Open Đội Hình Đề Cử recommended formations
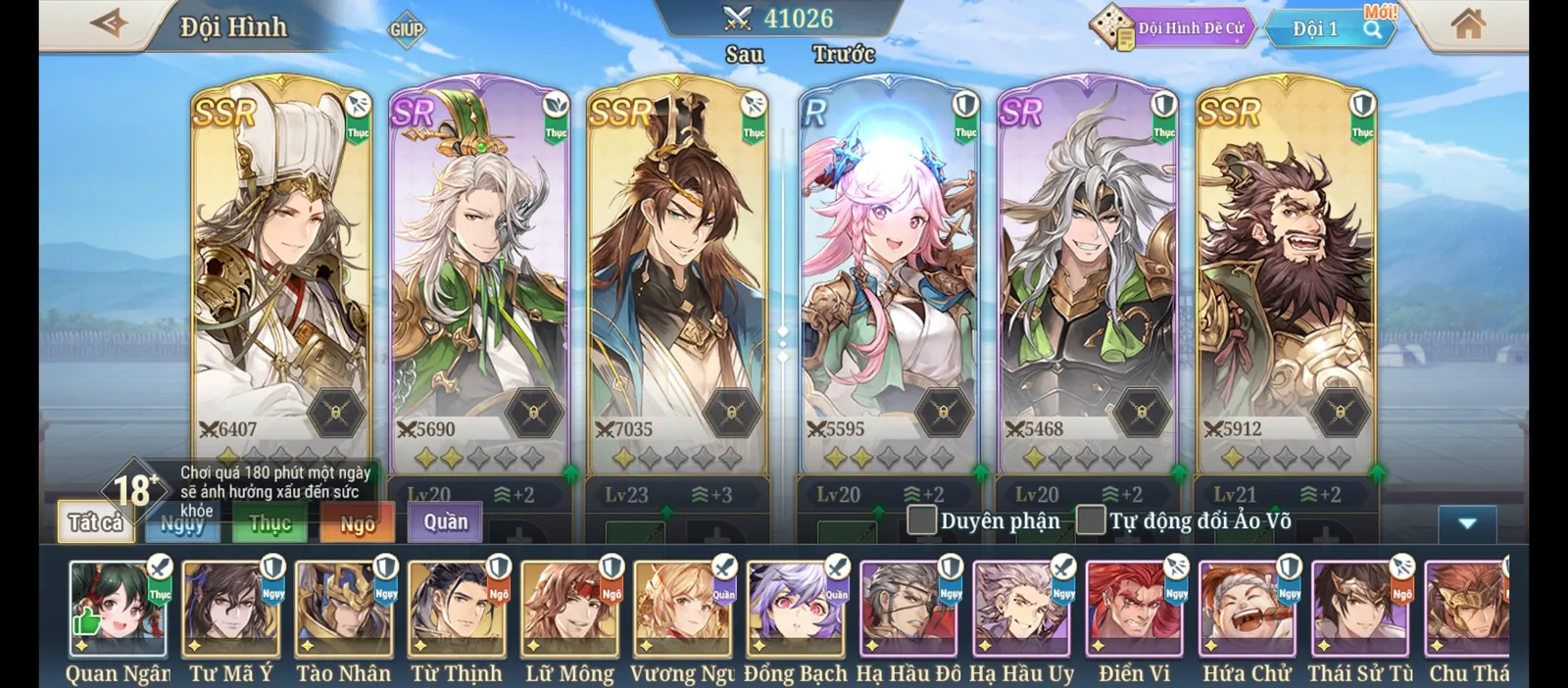1568x688 pixels. [x=1173, y=27]
